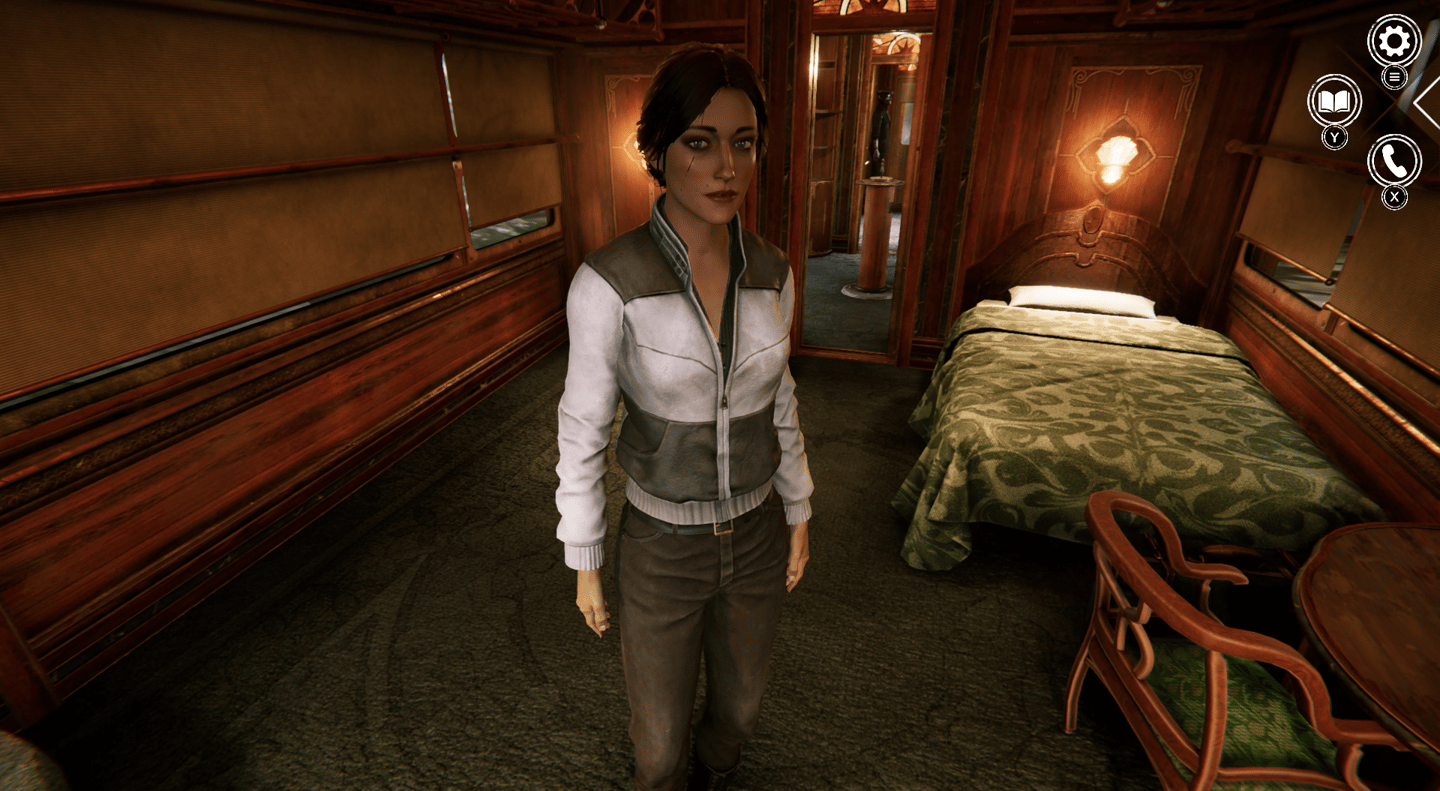Screen dimensions: 1440x791
Task: Open the journal book icon
Action: 1334,101
